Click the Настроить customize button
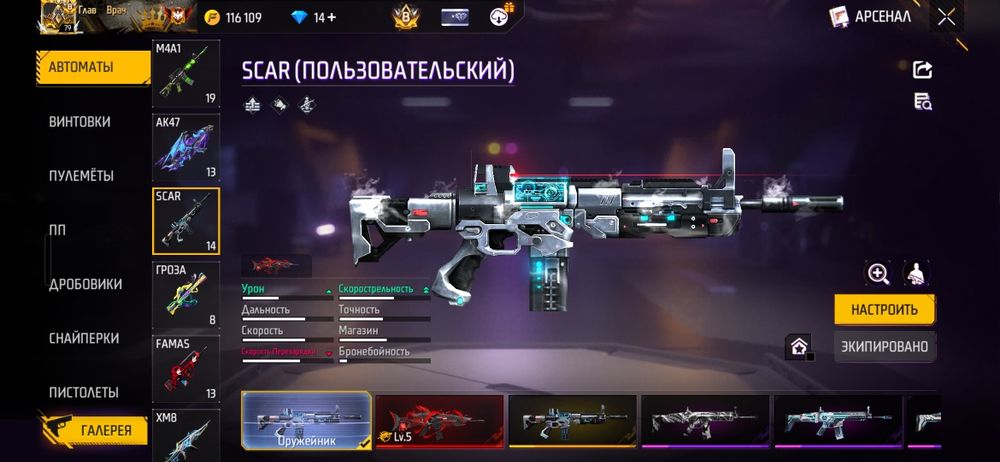1000x462 pixels. [x=884, y=309]
